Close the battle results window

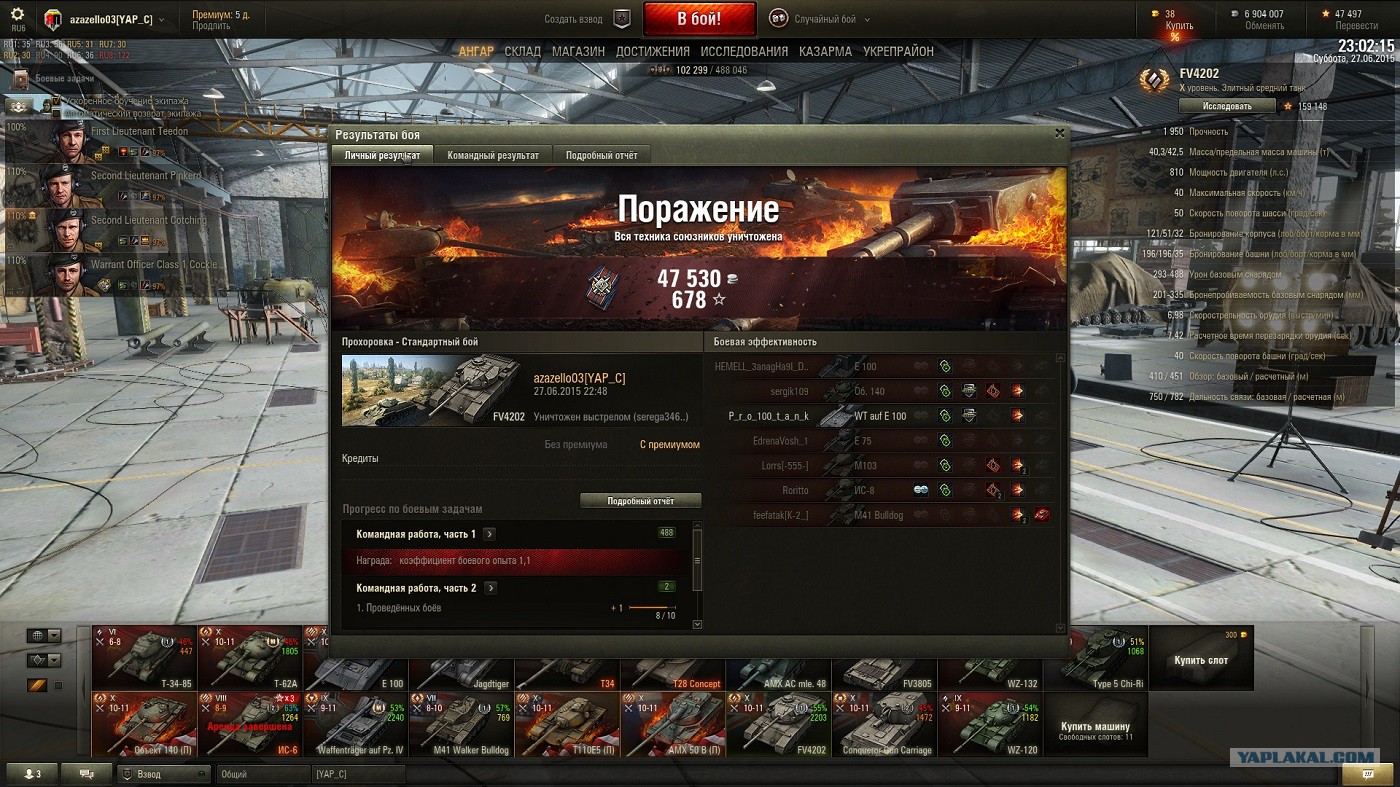coord(1060,133)
